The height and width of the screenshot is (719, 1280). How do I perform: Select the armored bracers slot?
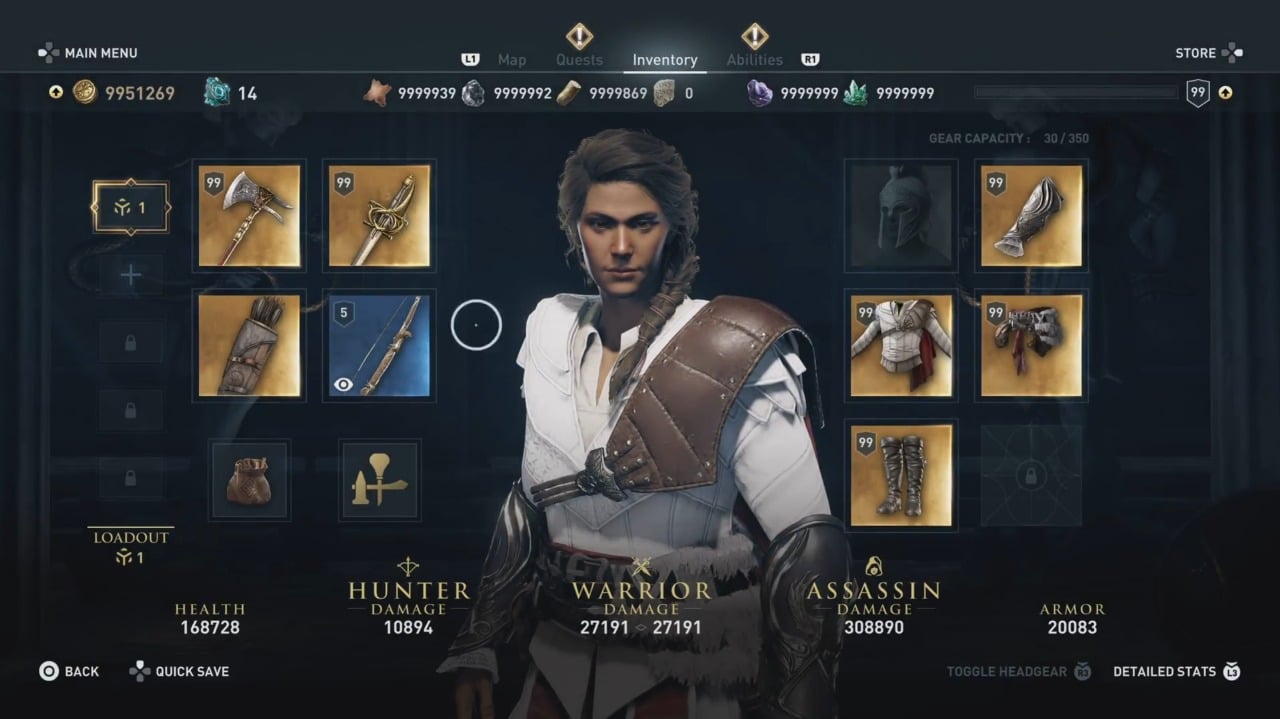click(x=1031, y=216)
